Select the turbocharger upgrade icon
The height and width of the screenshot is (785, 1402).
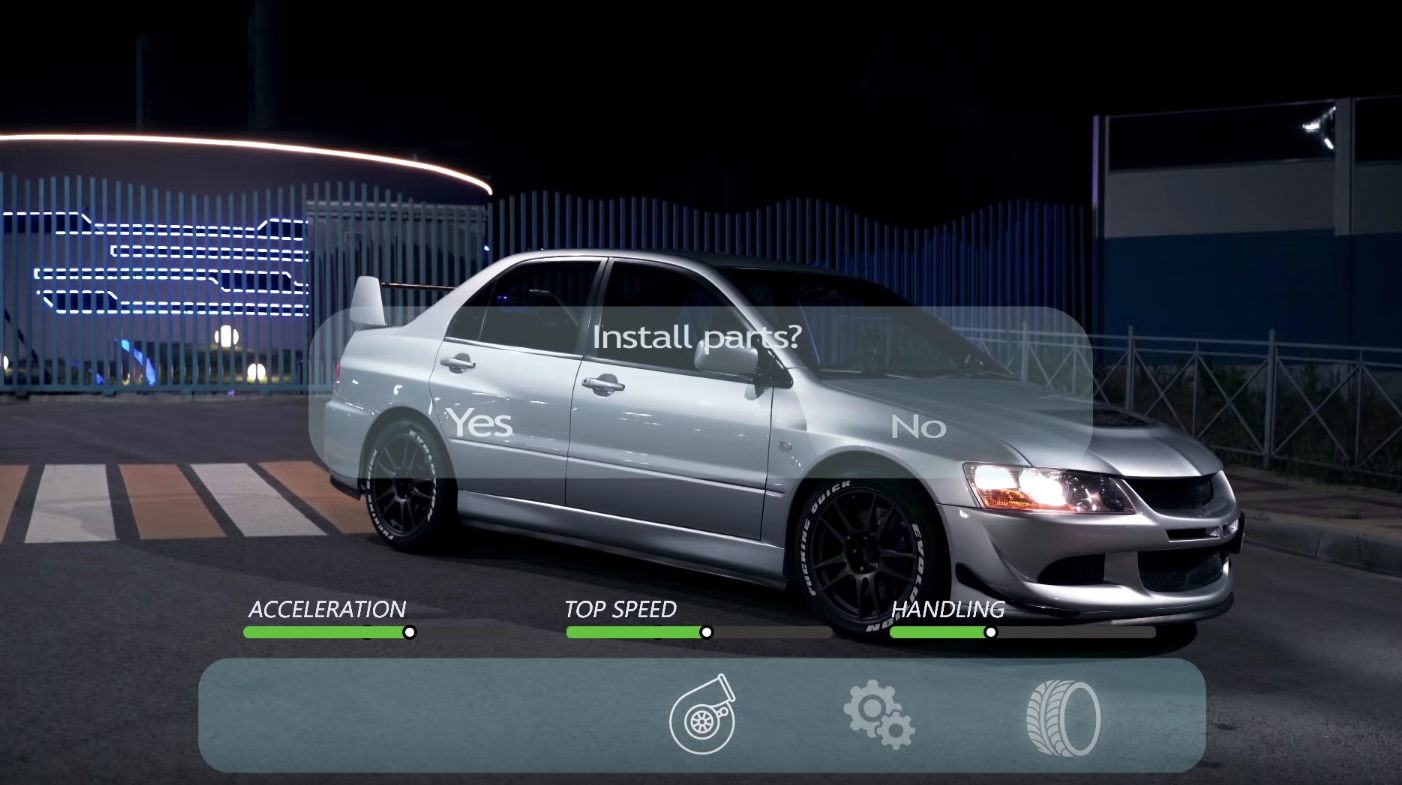tap(702, 715)
